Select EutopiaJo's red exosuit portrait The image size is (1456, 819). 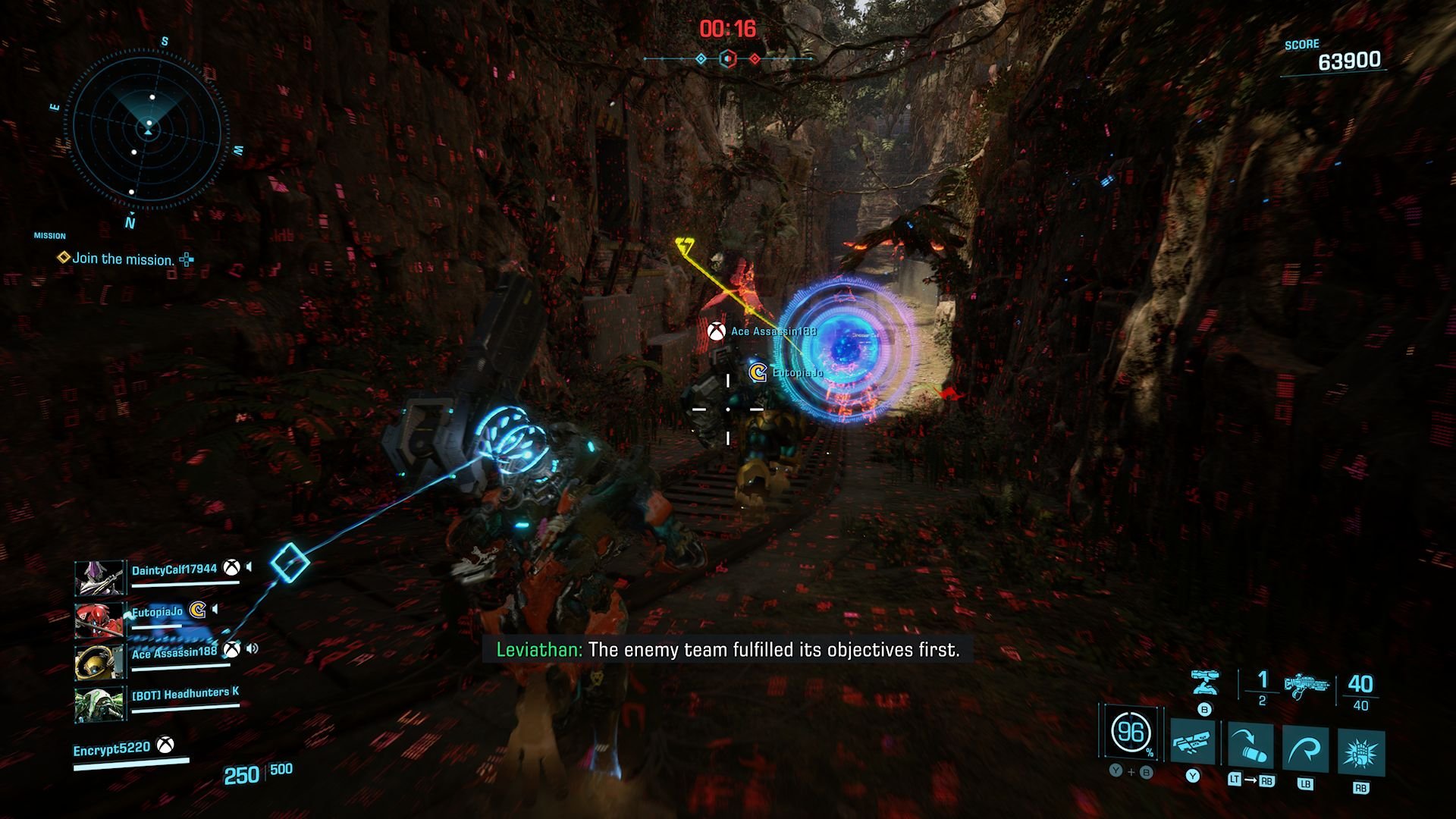[x=99, y=620]
